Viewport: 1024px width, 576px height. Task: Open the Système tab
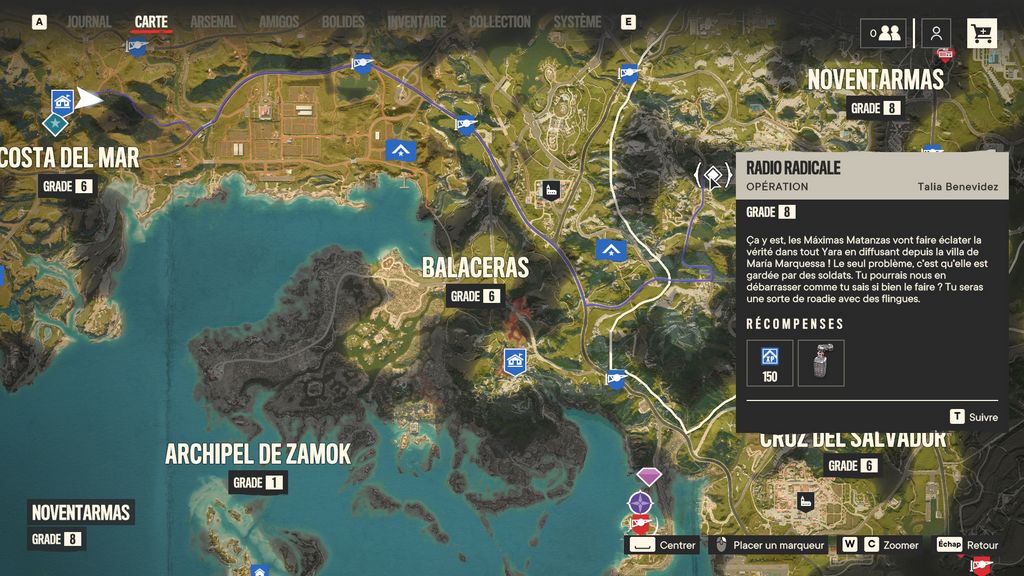(x=577, y=22)
